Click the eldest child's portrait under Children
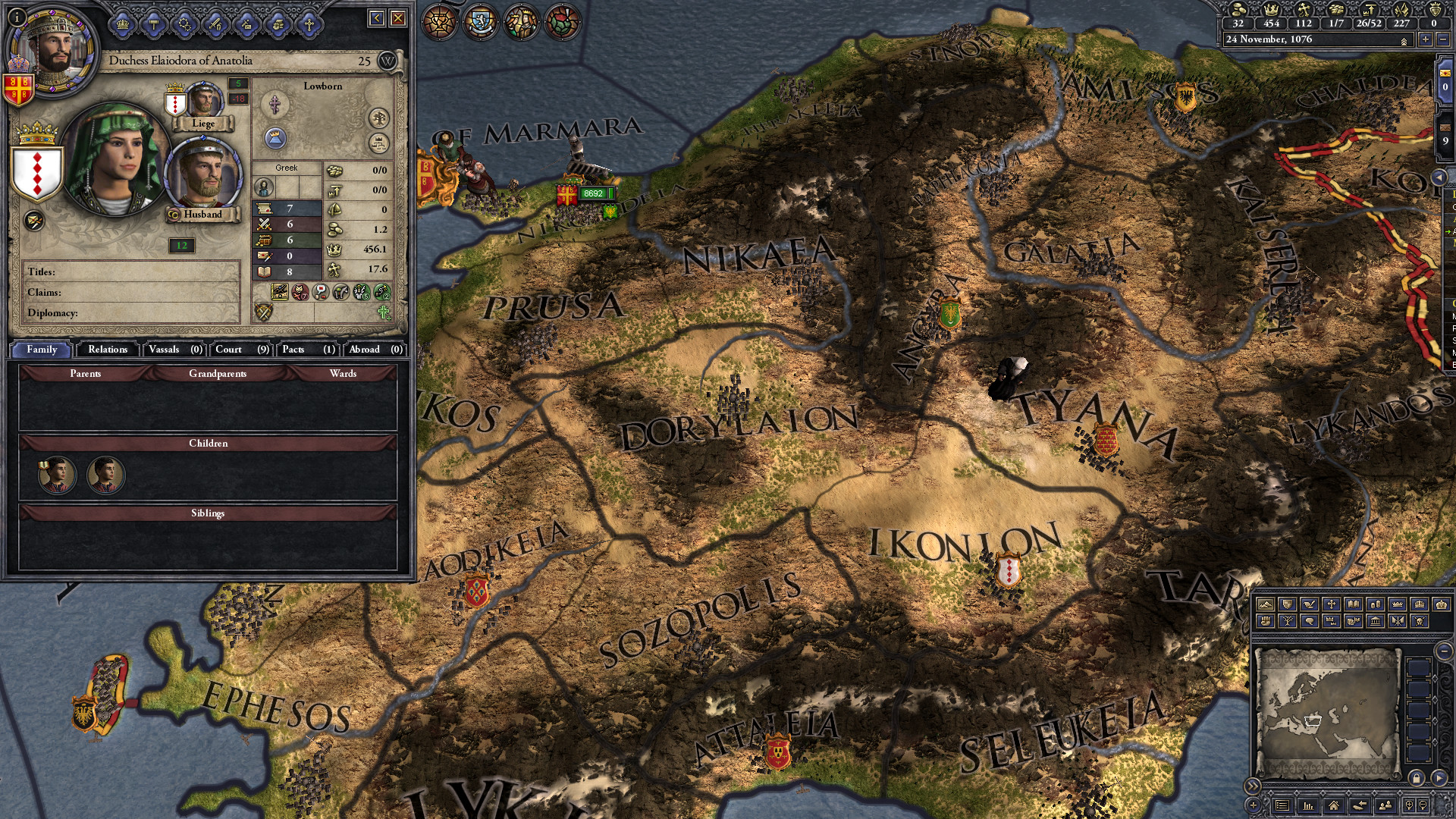This screenshot has width=1456, height=819. point(57,475)
